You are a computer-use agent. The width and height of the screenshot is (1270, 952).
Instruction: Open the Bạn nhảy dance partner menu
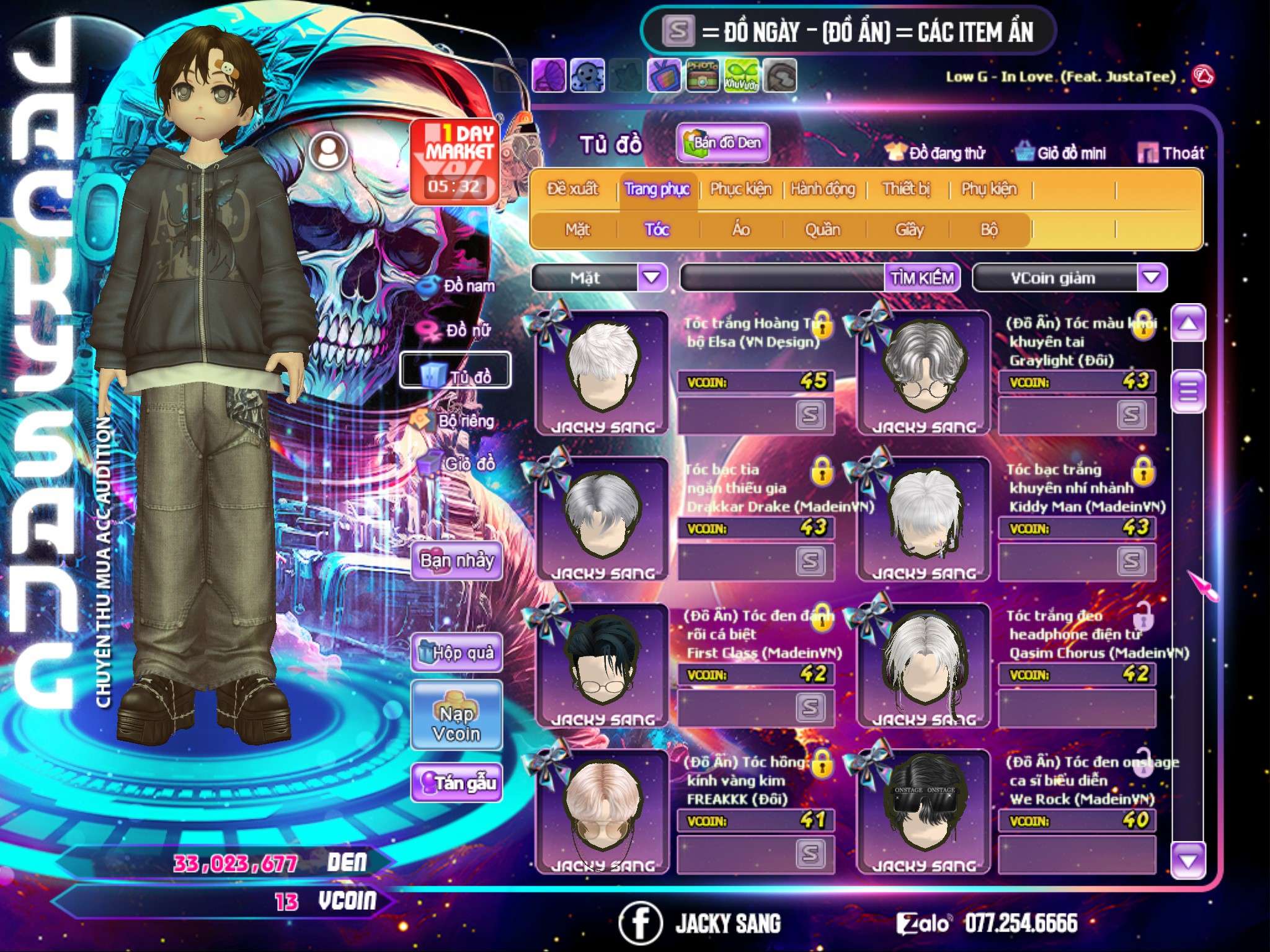[457, 561]
